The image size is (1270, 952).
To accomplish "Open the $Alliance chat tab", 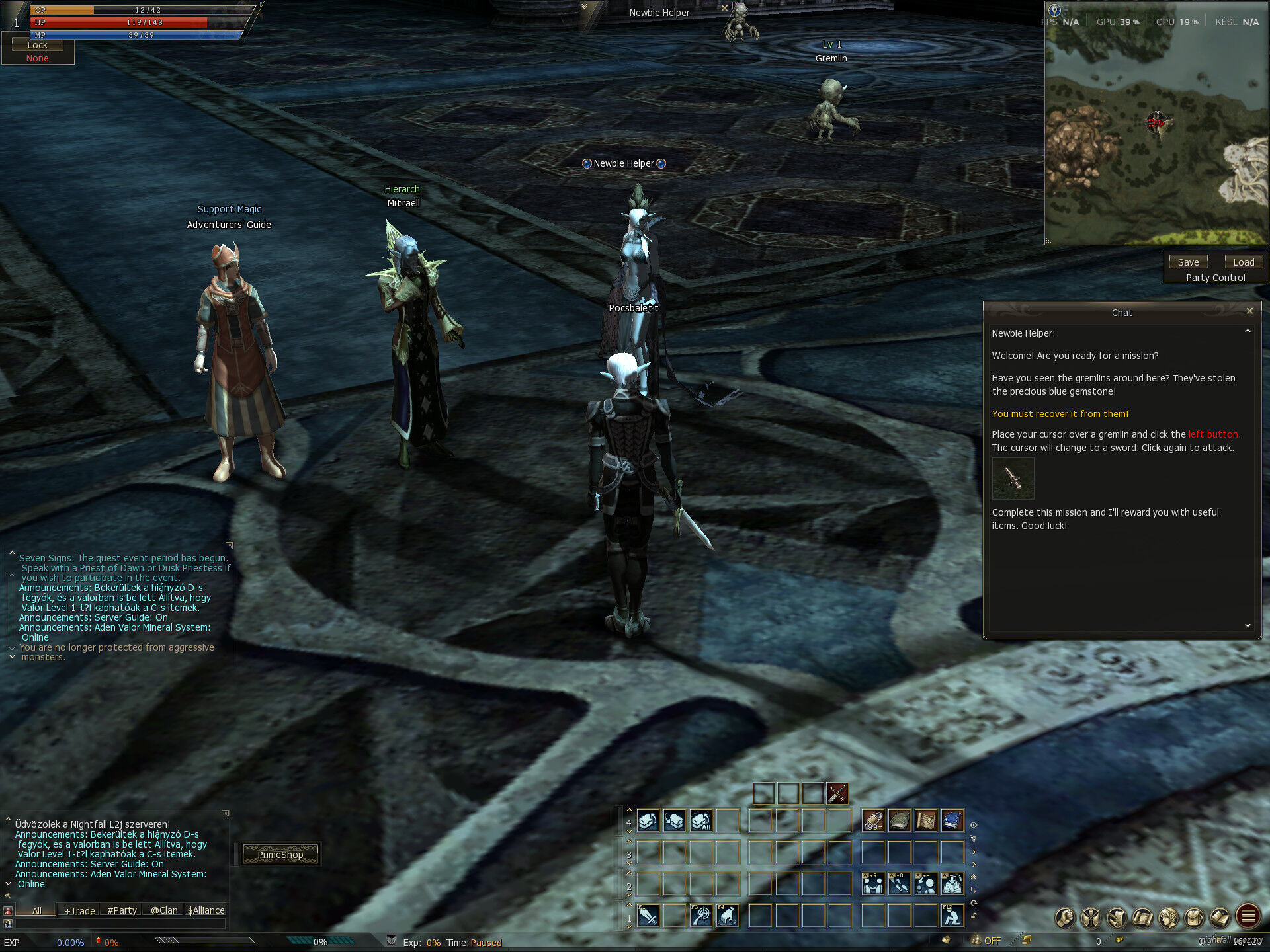I will [206, 910].
